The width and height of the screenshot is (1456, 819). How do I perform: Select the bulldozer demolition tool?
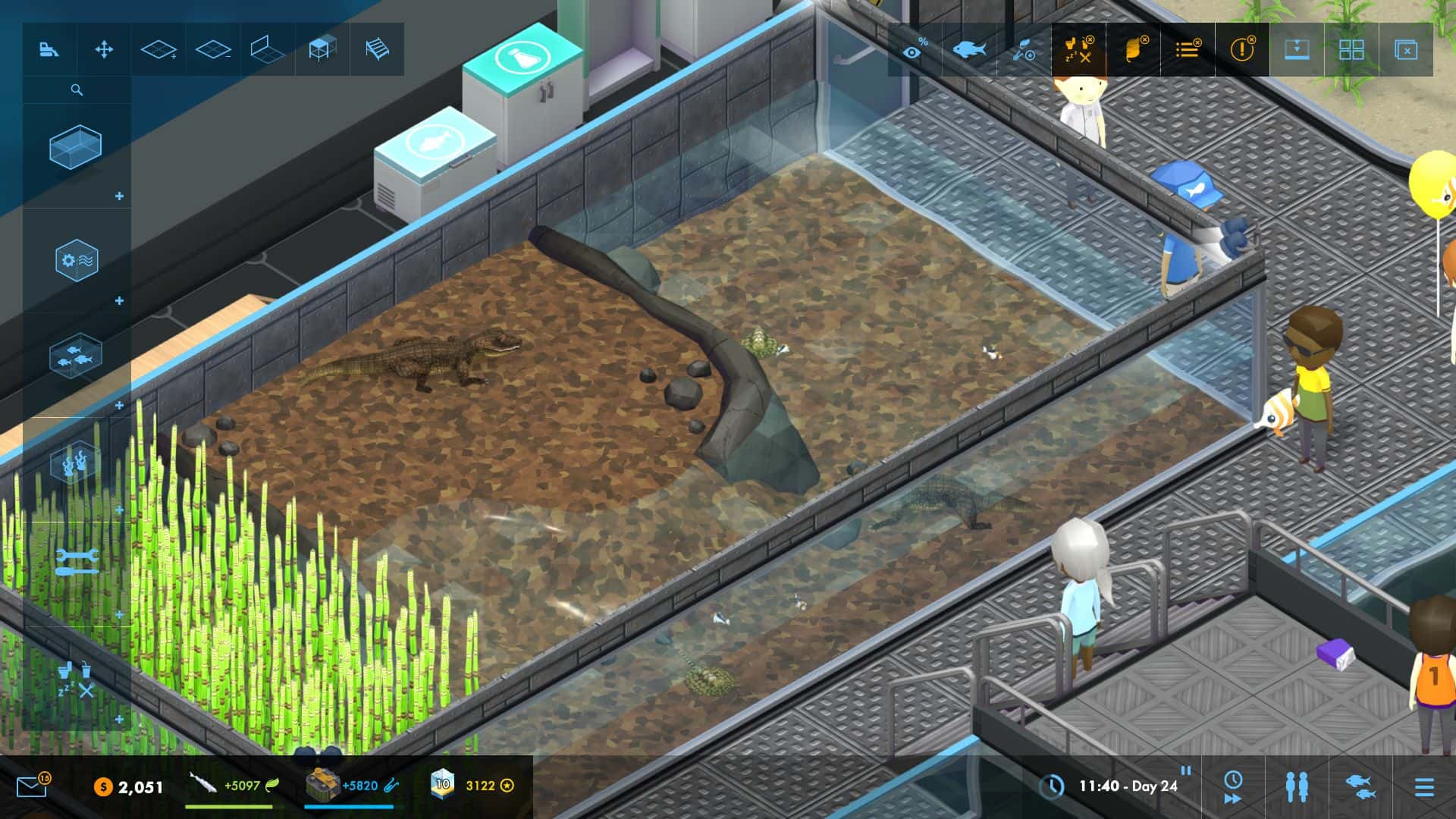[x=49, y=50]
